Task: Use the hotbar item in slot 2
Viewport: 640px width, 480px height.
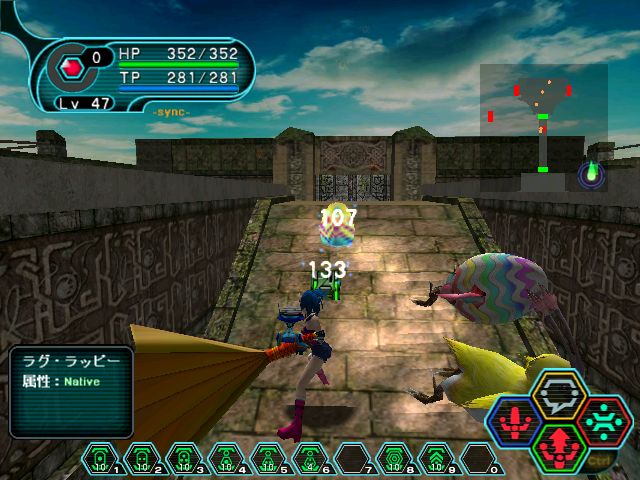Action: [142, 459]
